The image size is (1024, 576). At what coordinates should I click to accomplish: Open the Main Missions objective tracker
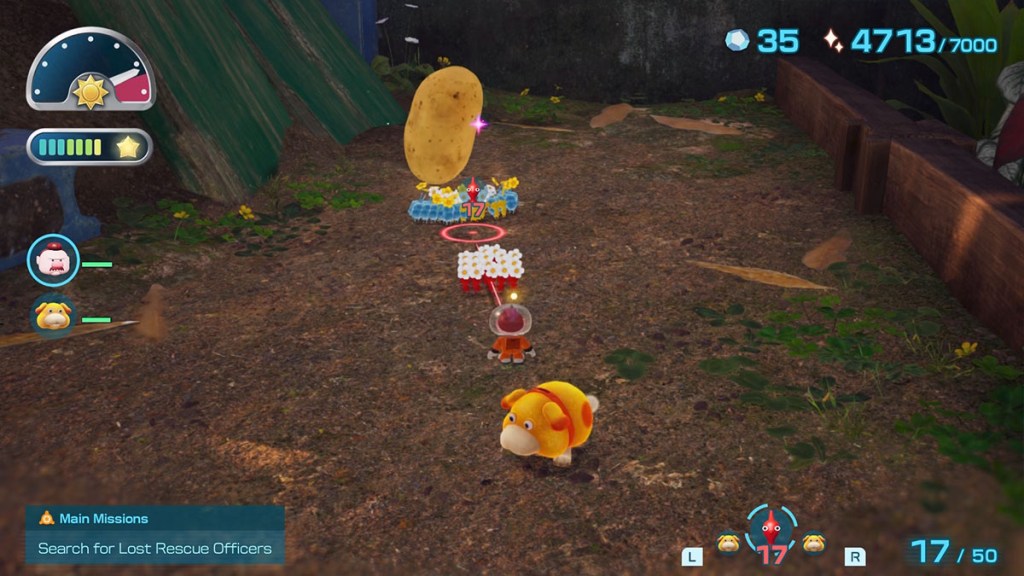click(155, 534)
